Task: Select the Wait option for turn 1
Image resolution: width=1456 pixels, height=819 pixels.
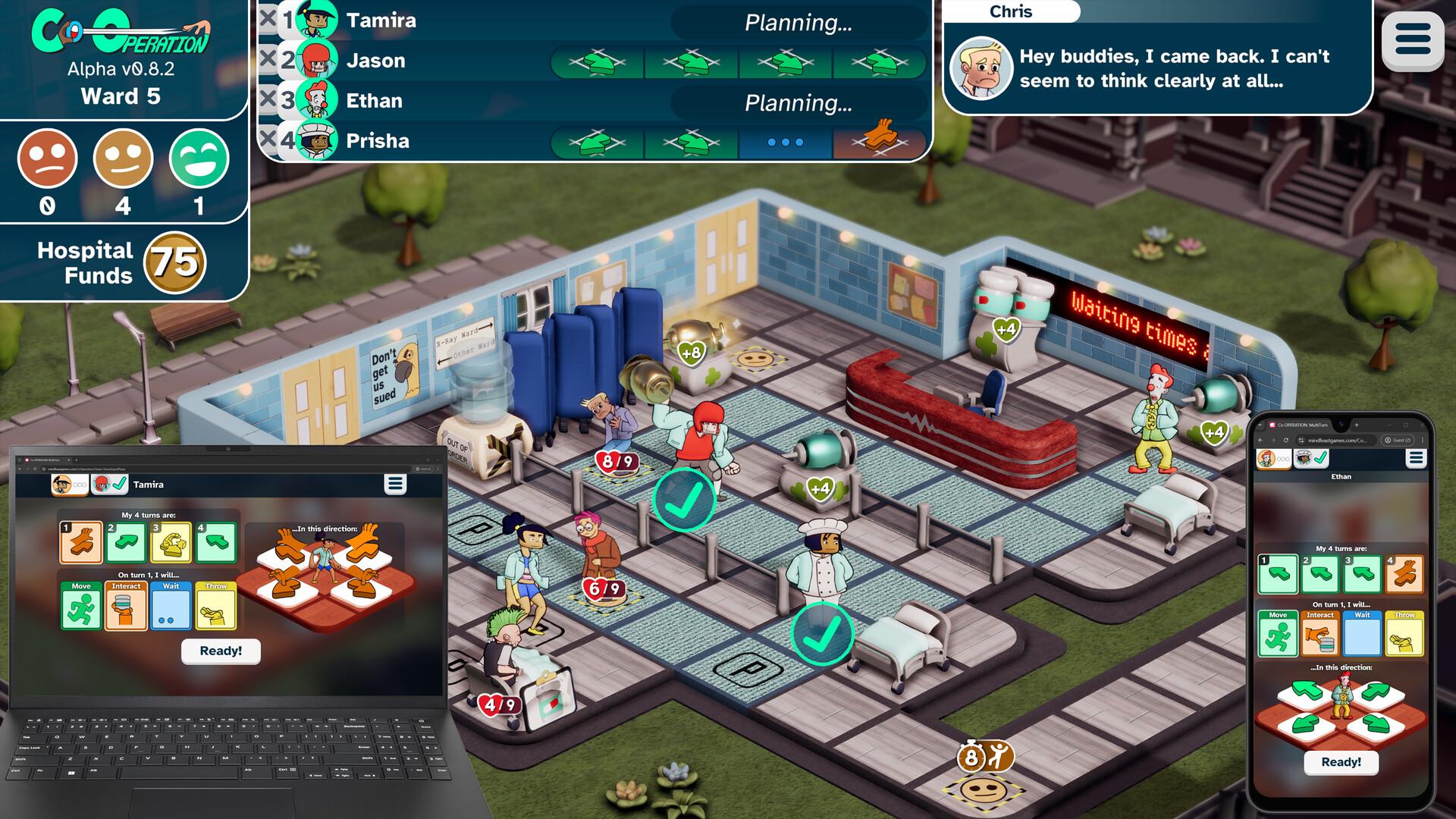Action: pos(172,606)
